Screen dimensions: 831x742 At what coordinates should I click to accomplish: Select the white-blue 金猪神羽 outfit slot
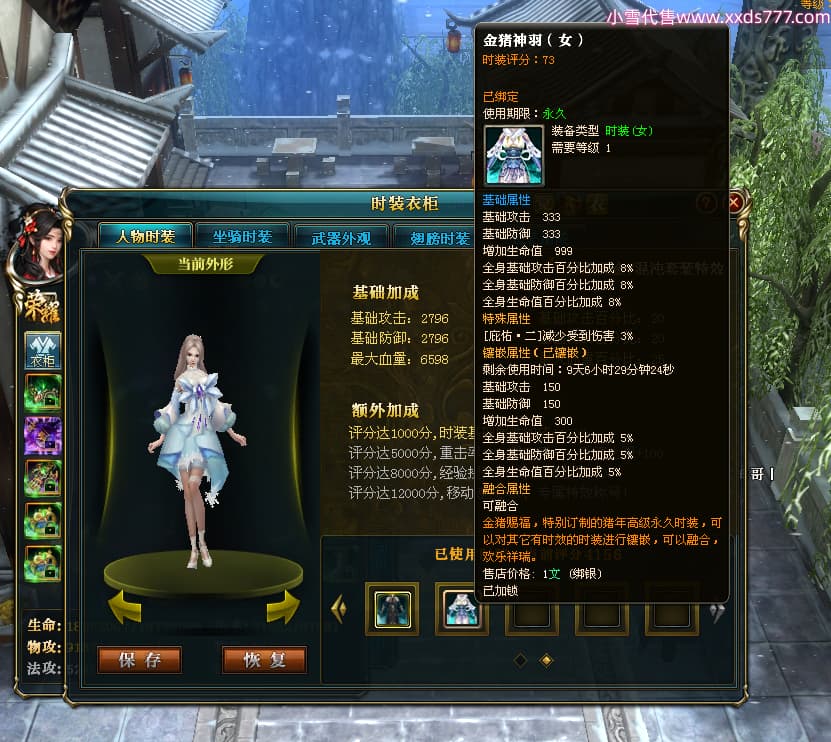pyautogui.click(x=461, y=608)
